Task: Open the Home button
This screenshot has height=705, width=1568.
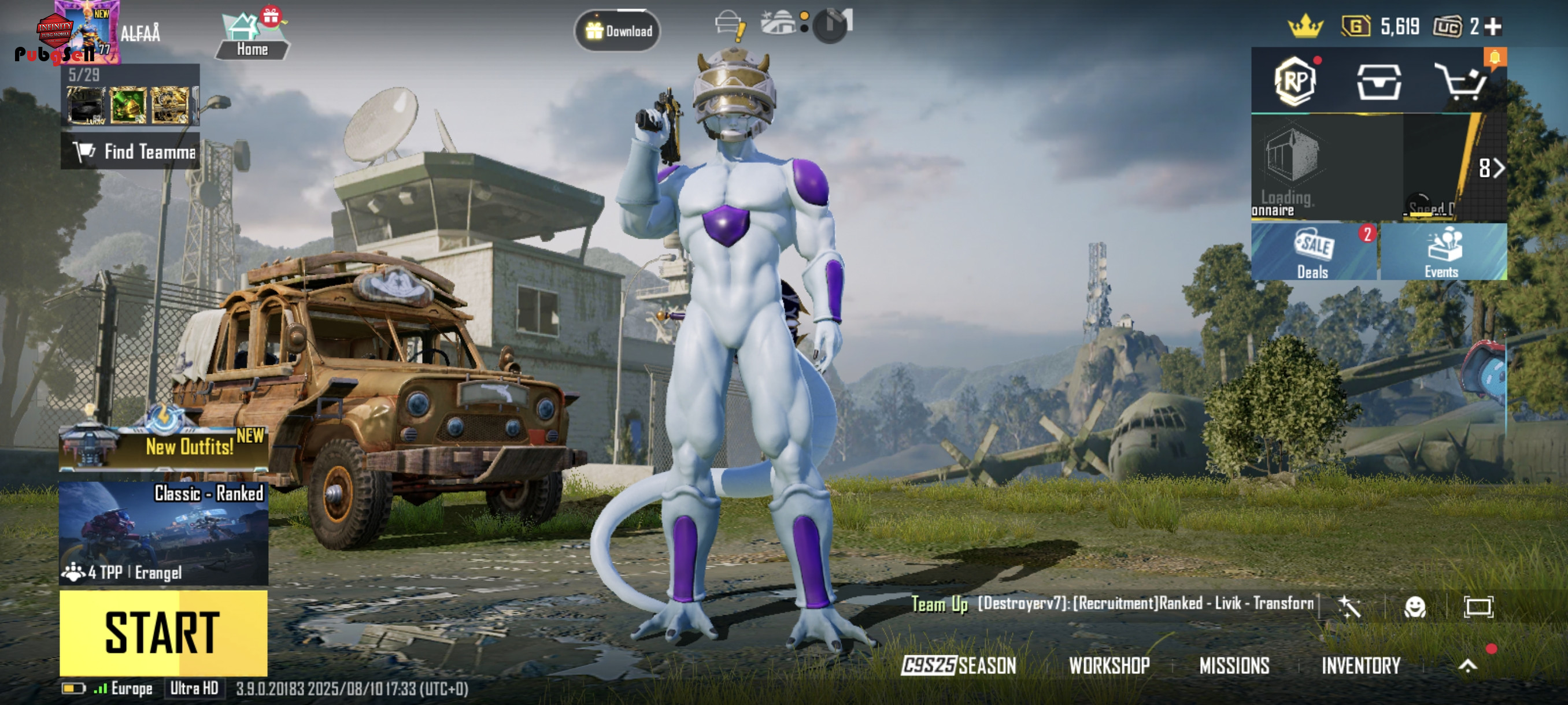Action: click(x=252, y=36)
